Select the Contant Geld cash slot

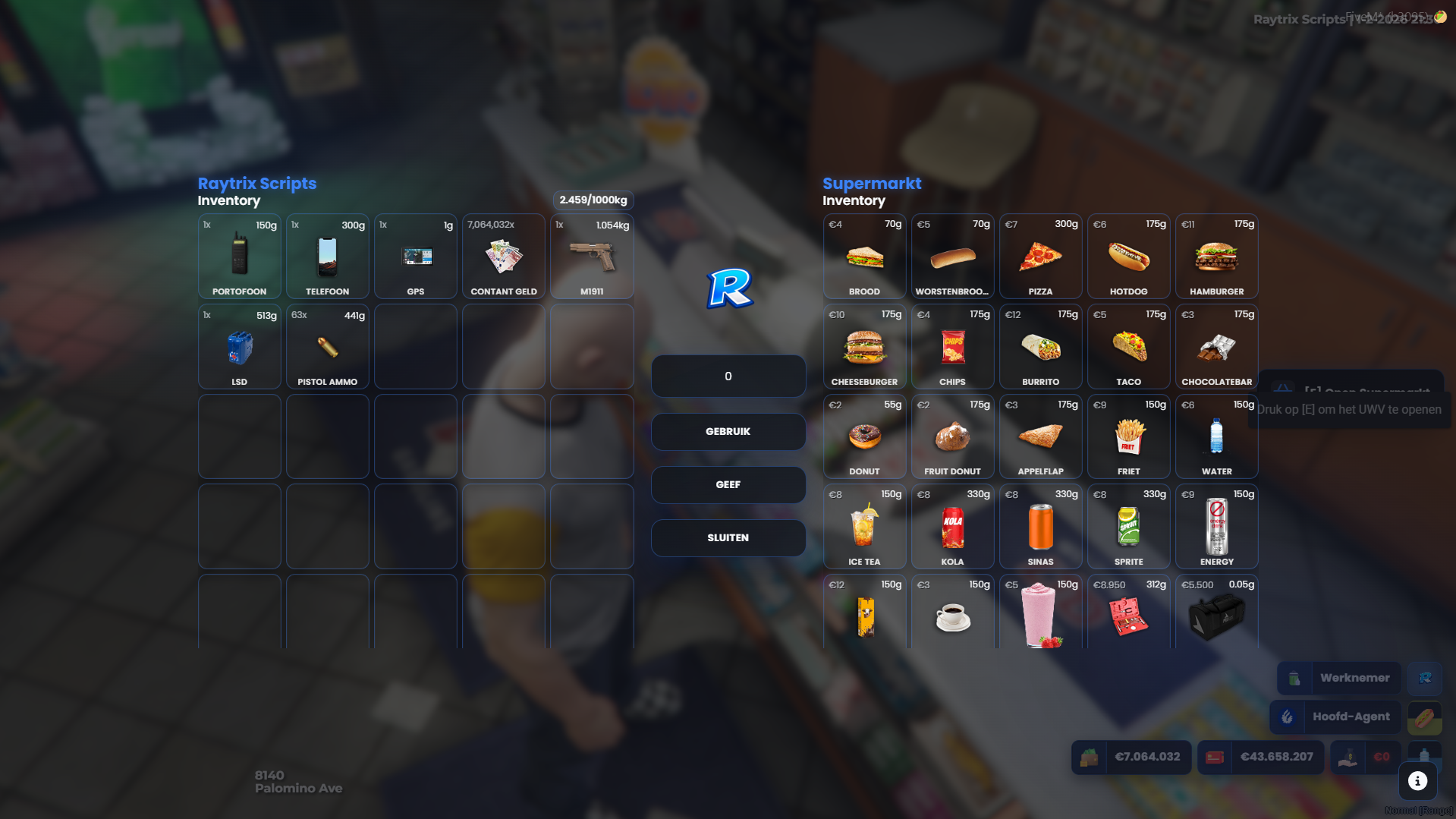503,257
